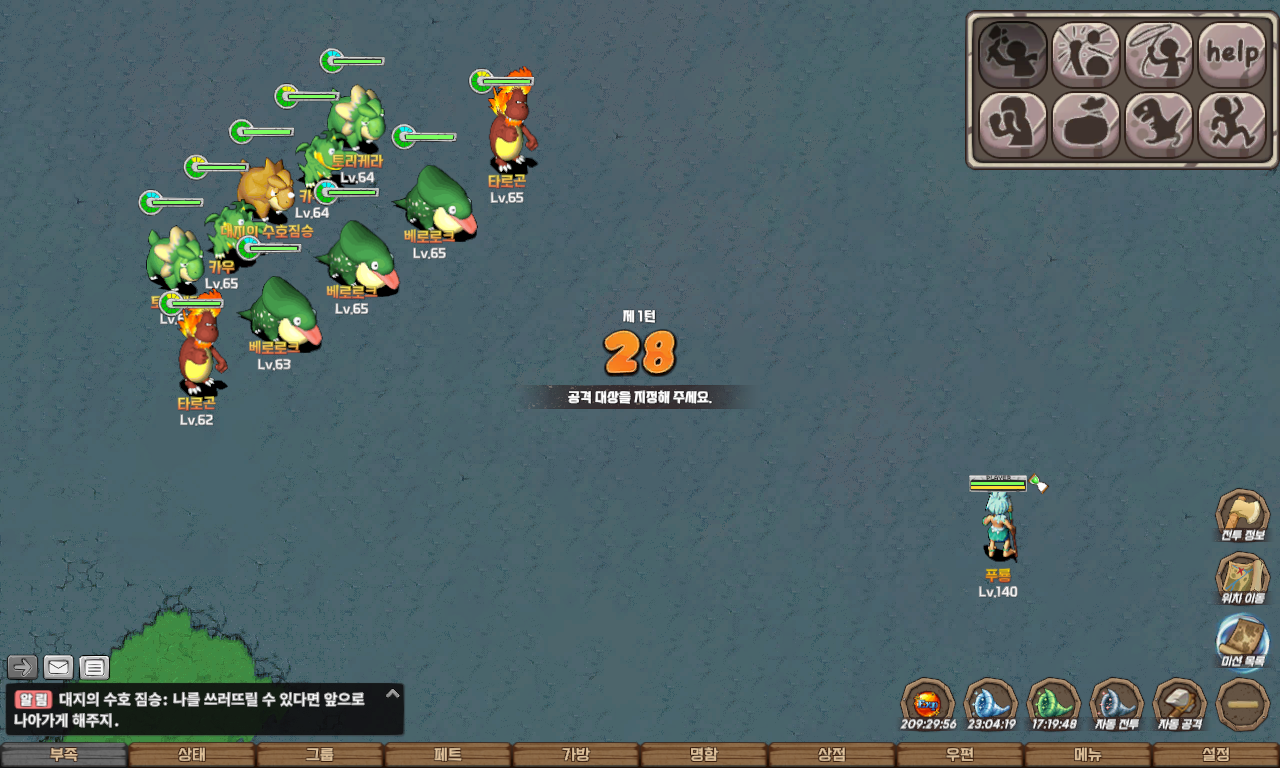Image resolution: width=1280 pixels, height=768 pixels.
Task: Toggle 자동 공격 auto attack
Action: pyautogui.click(x=1180, y=704)
